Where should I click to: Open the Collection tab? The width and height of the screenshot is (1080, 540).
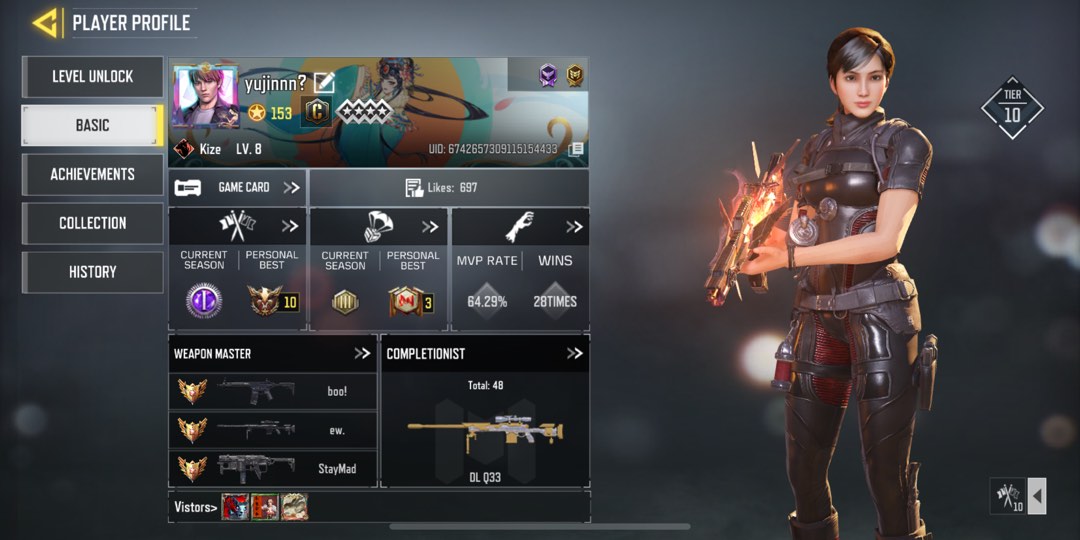(92, 223)
